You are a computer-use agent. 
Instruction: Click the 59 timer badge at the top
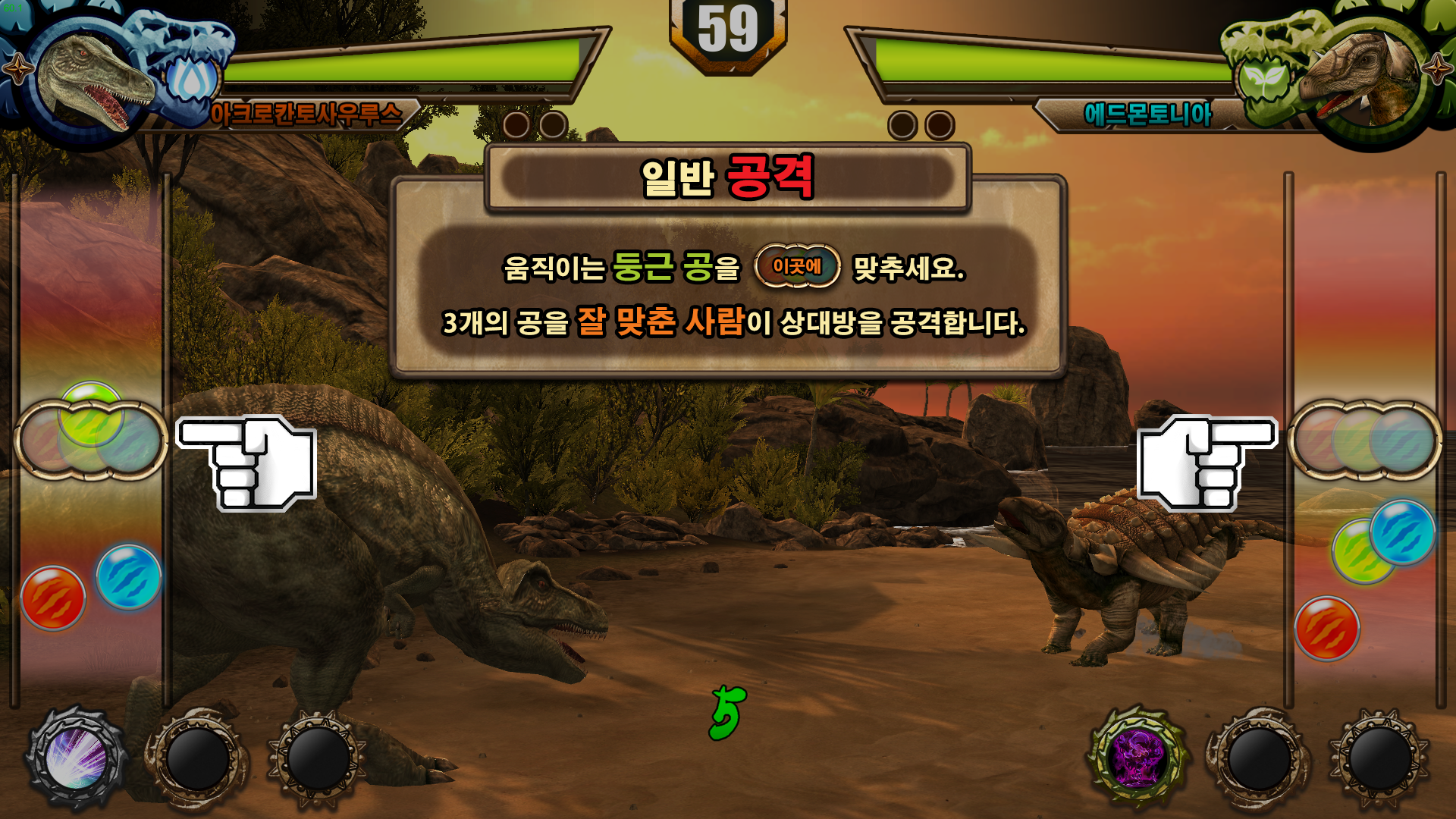pyautogui.click(x=729, y=29)
